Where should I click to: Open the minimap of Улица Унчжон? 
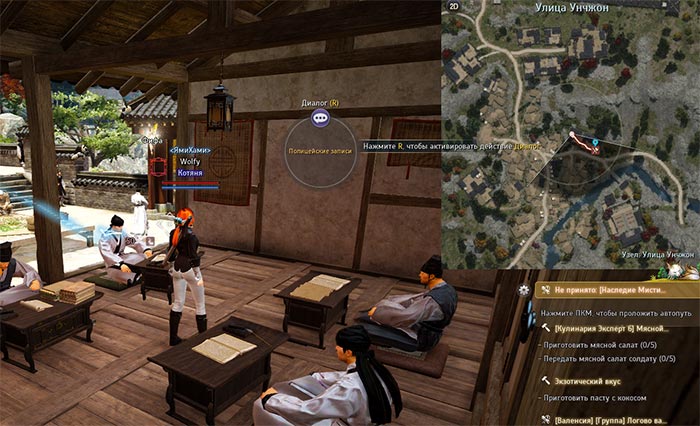tap(570, 140)
